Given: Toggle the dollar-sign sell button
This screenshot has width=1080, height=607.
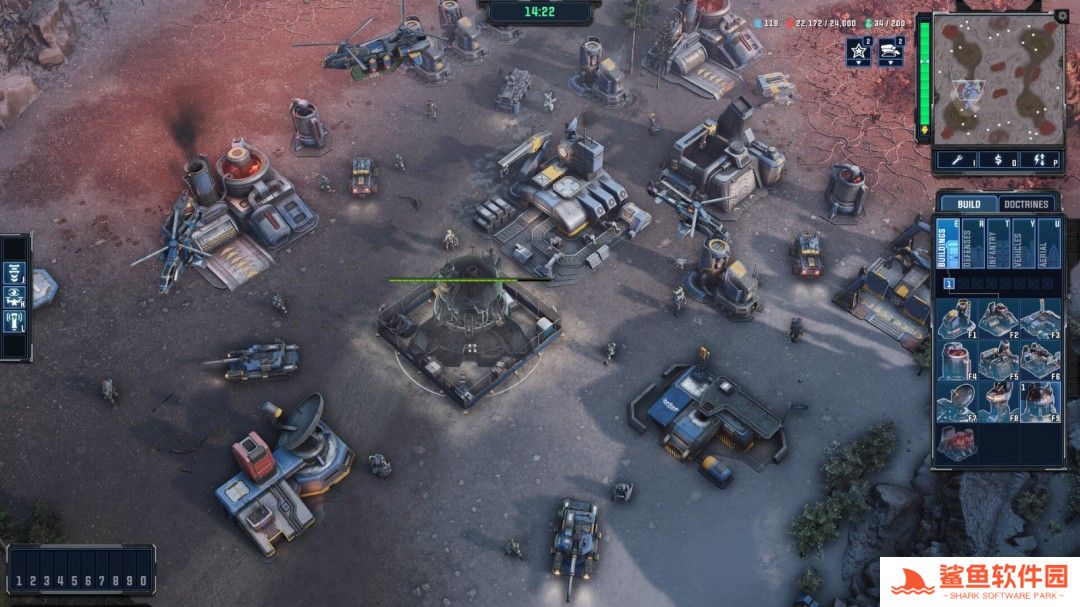Looking at the screenshot, I should pos(998,159).
